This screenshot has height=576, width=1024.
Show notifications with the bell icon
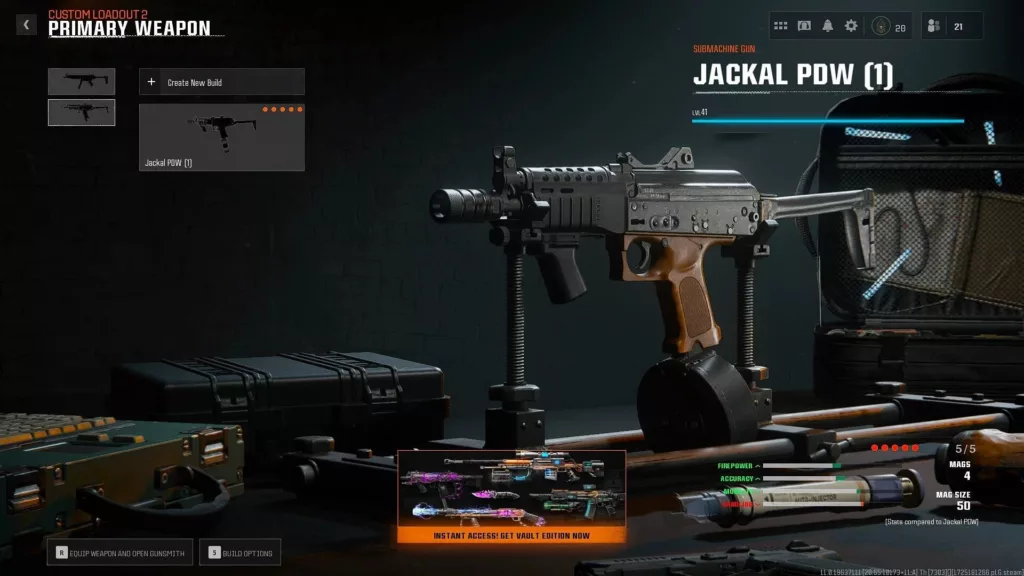[827, 26]
